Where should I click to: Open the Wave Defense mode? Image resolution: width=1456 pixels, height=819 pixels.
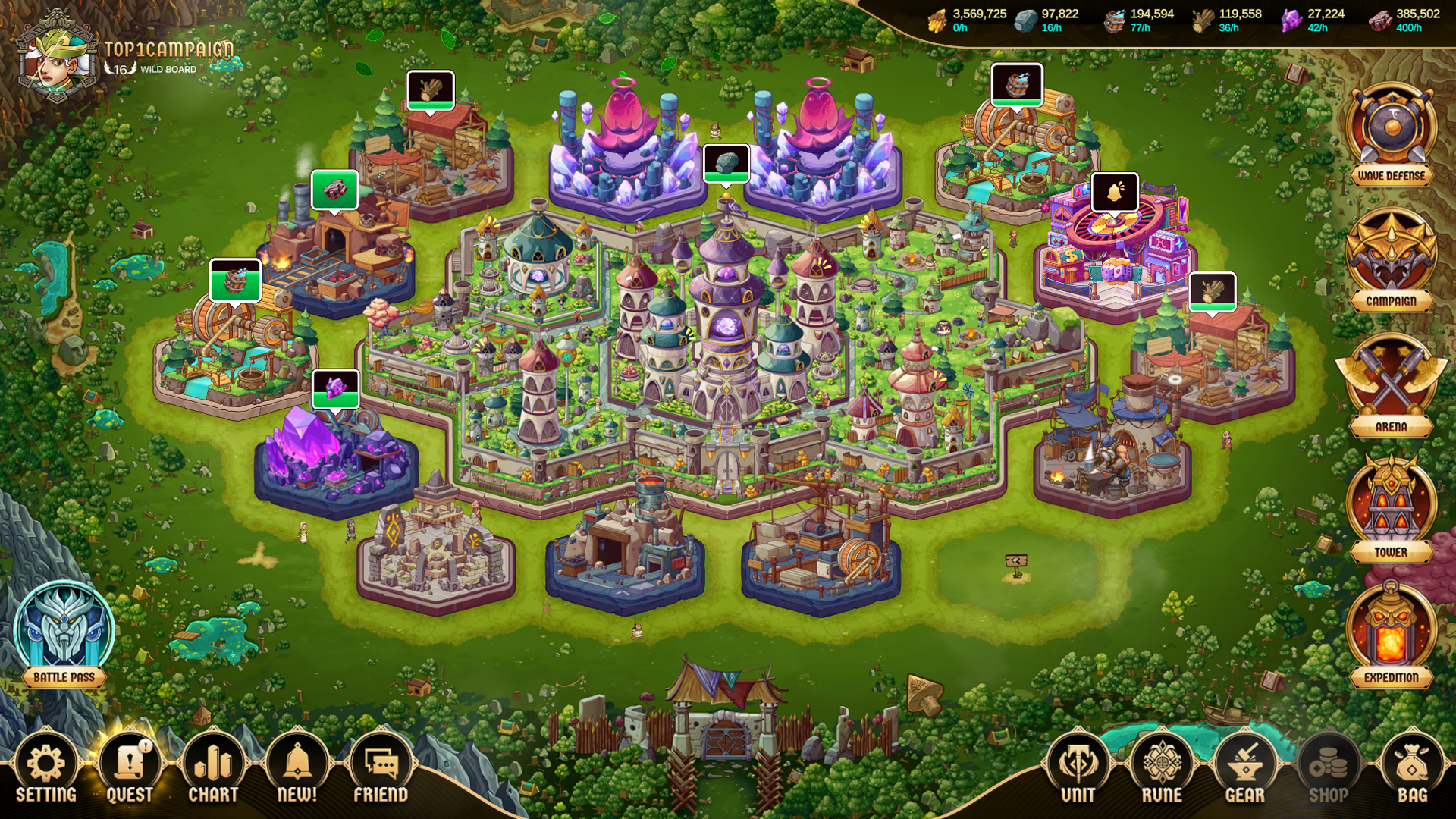1392,133
